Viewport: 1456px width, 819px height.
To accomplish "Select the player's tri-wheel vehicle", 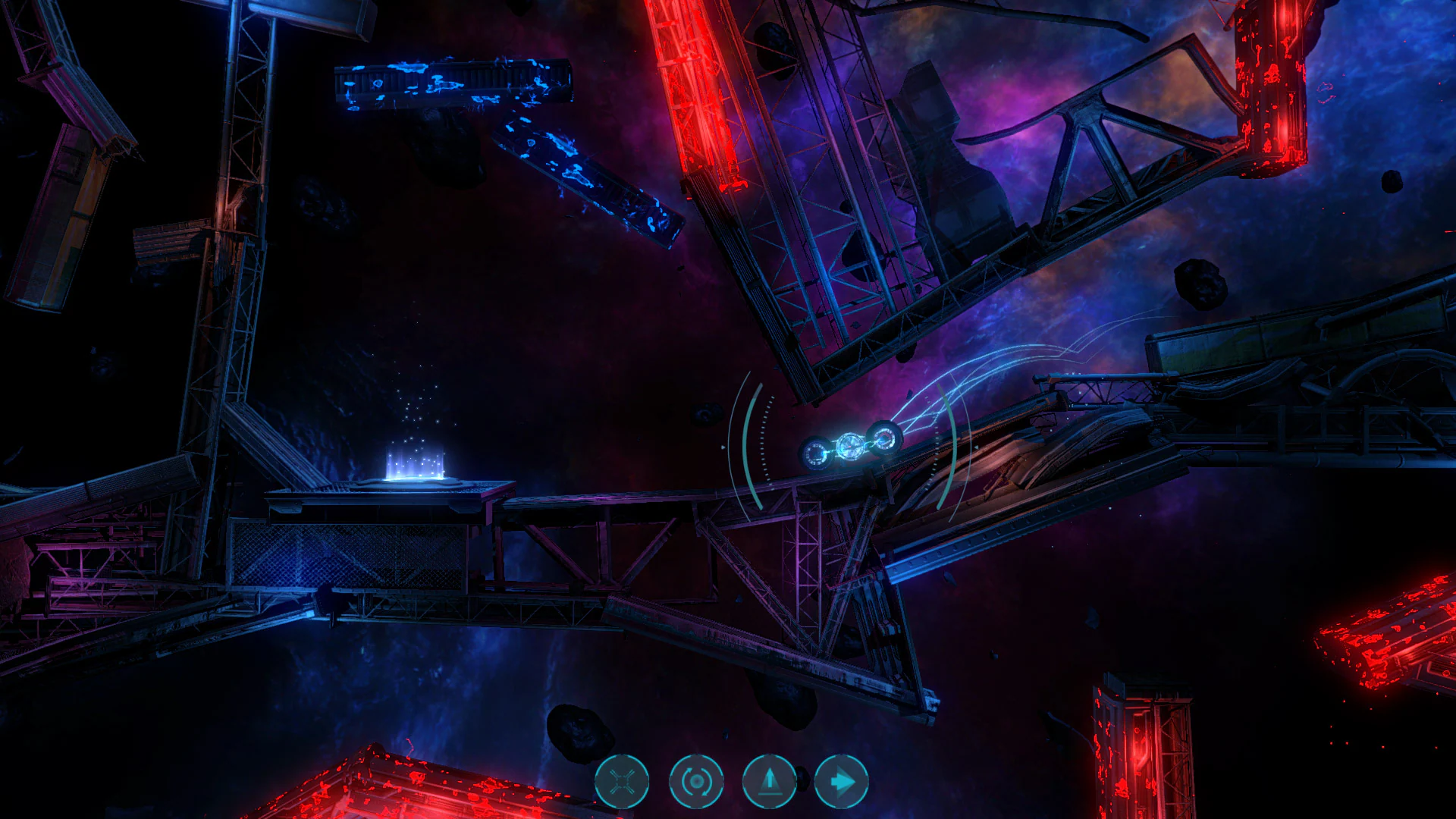I will coord(849,444).
